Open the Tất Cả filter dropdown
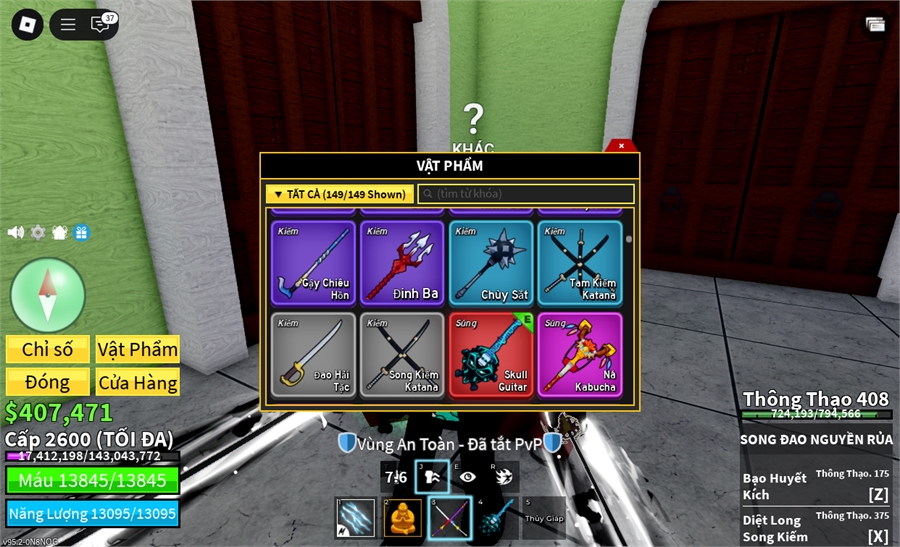Image resolution: width=900 pixels, height=547 pixels. click(339, 194)
